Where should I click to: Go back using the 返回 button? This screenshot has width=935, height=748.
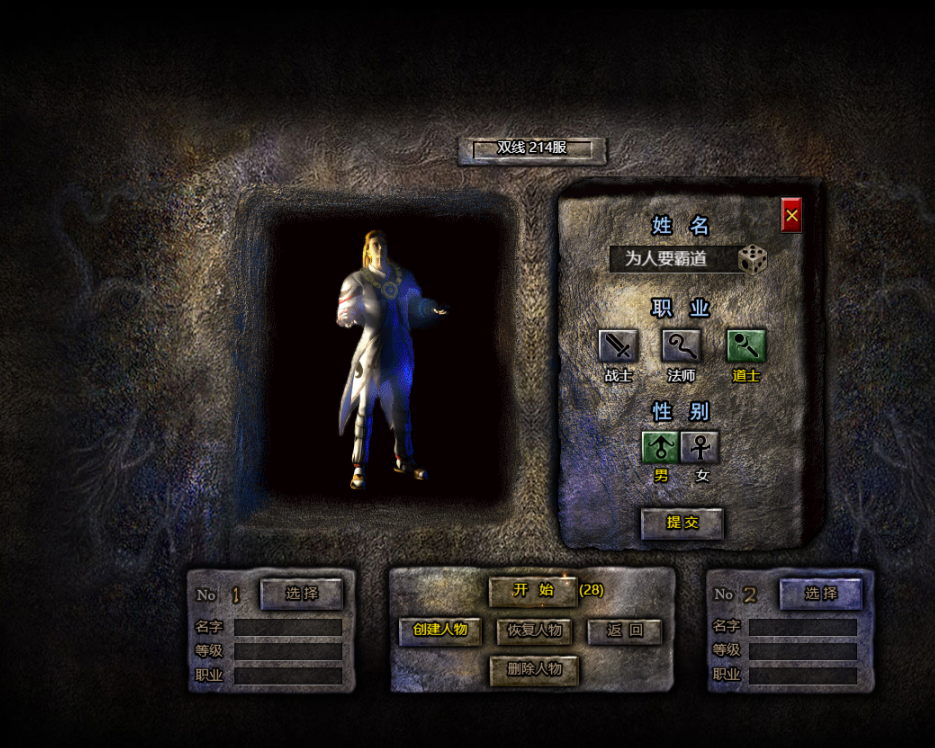pyautogui.click(x=624, y=631)
